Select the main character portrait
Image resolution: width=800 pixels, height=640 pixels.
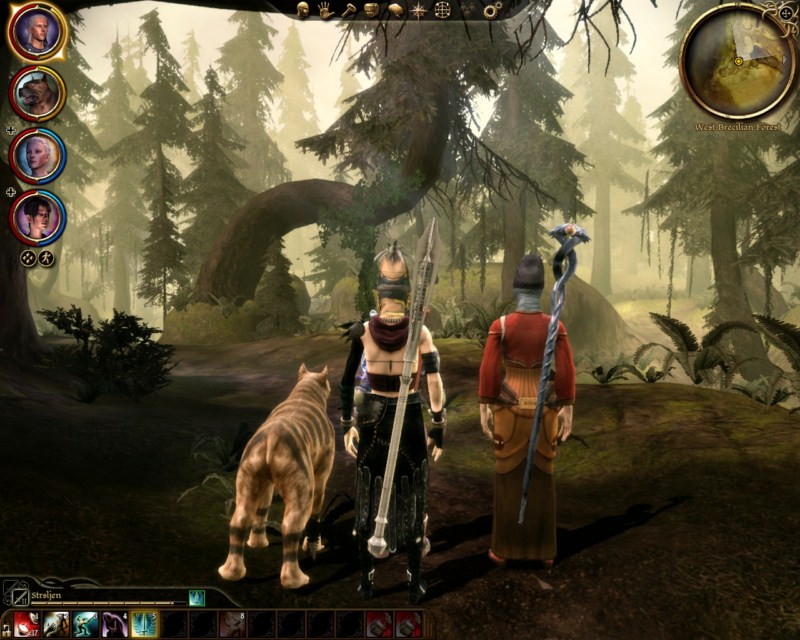[x=37, y=33]
